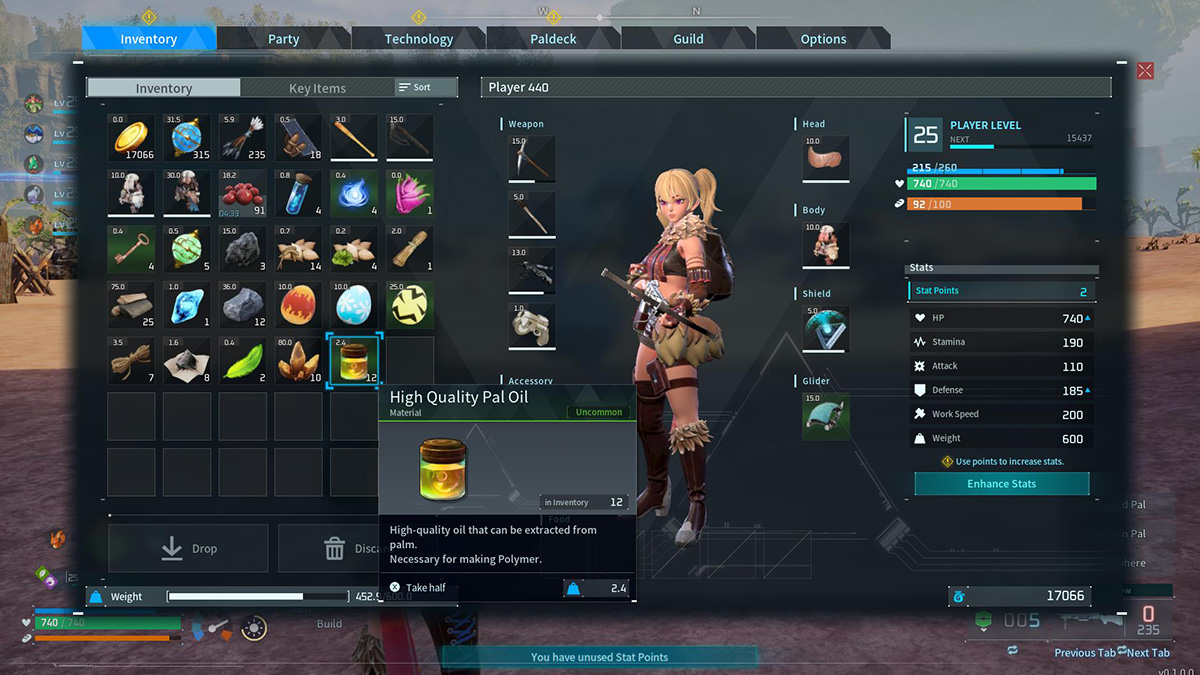Screen dimensions: 1200x675
Task: Switch to the Party tab
Action: tap(284, 39)
